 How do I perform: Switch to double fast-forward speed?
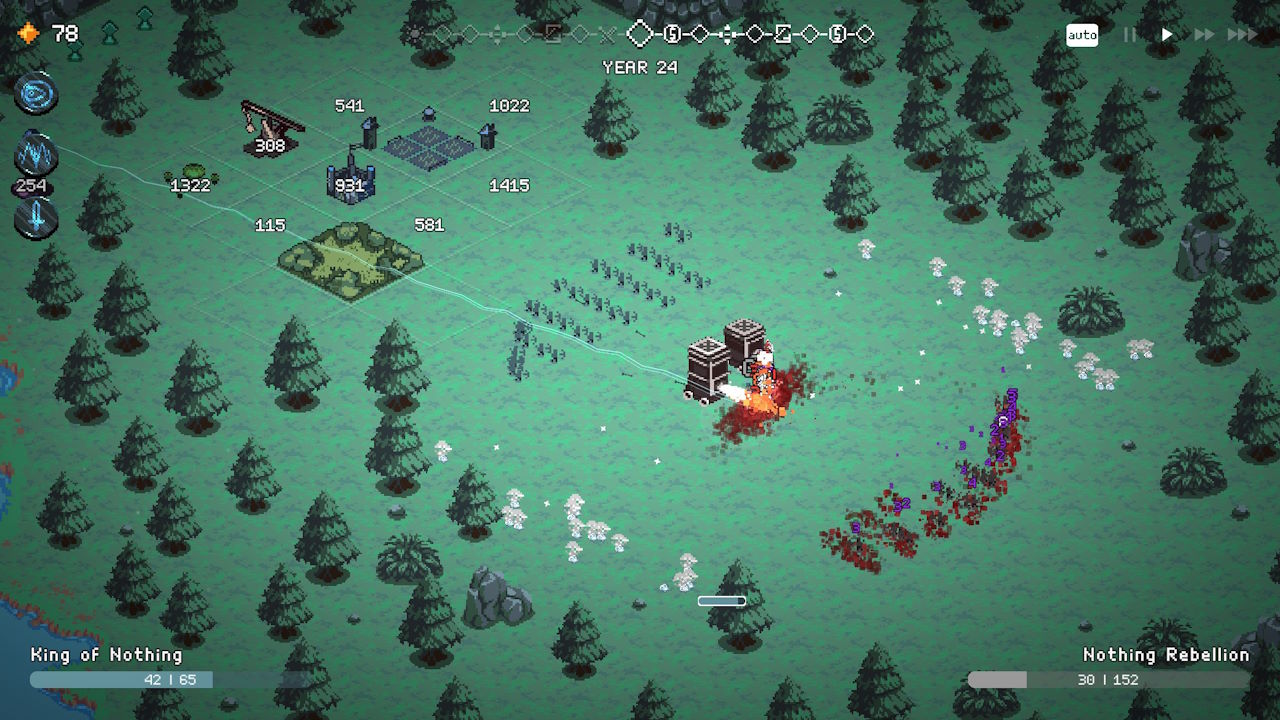[1204, 35]
